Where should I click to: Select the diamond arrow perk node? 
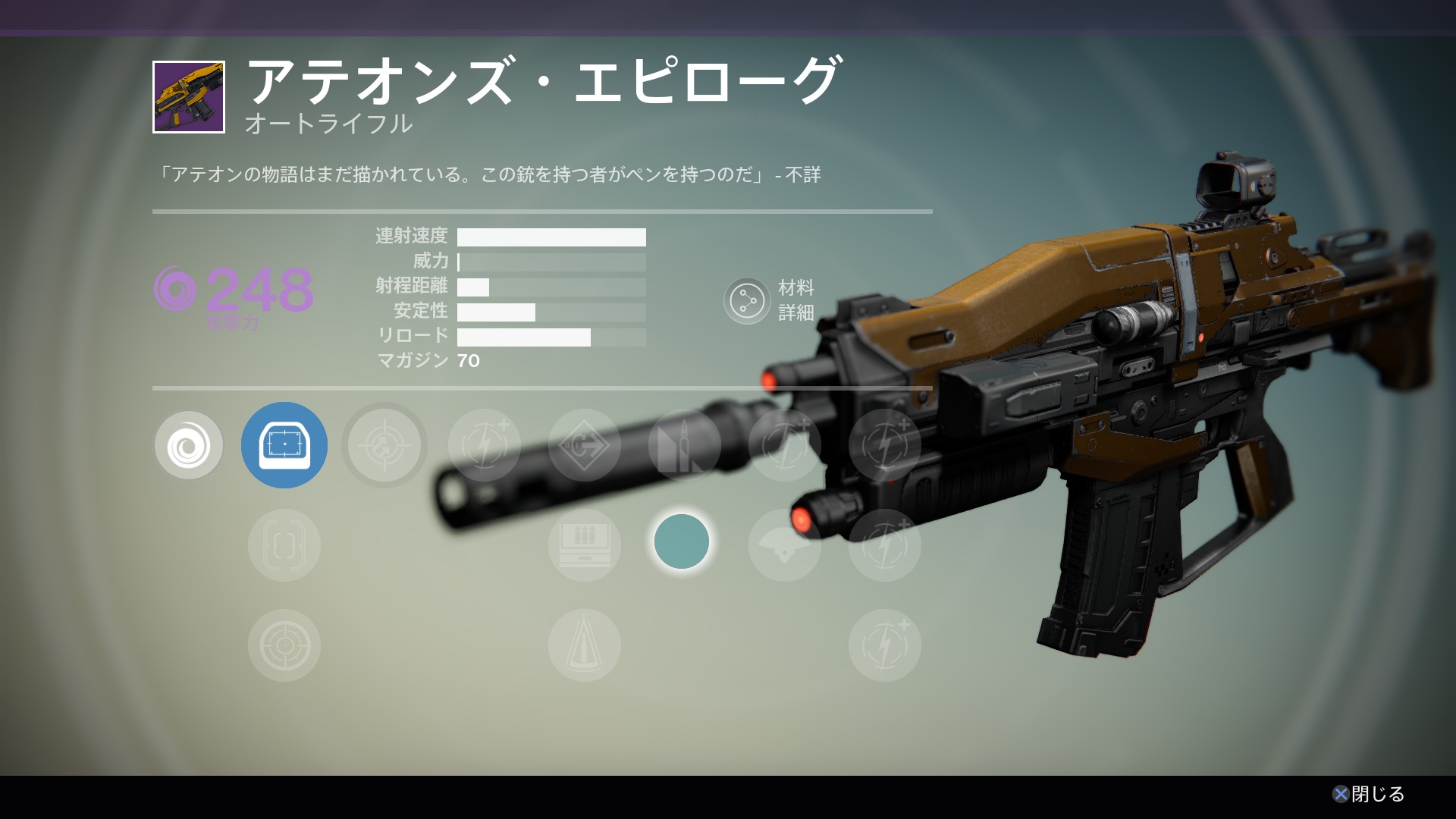pos(585,445)
